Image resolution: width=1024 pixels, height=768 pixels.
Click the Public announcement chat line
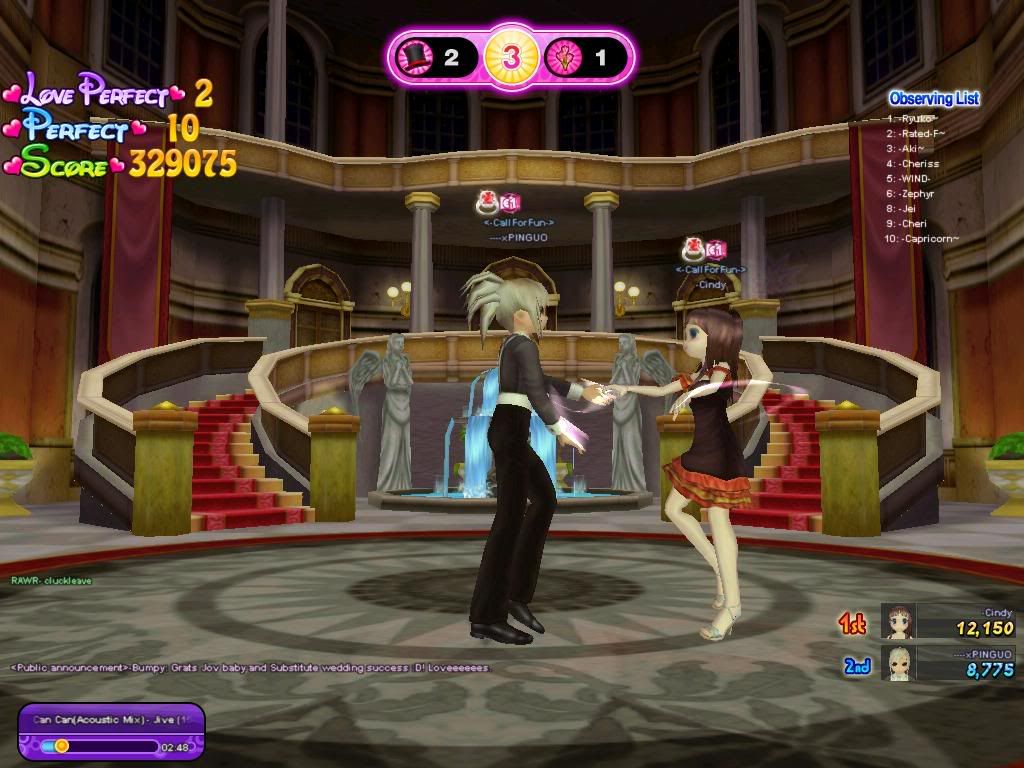click(250, 667)
